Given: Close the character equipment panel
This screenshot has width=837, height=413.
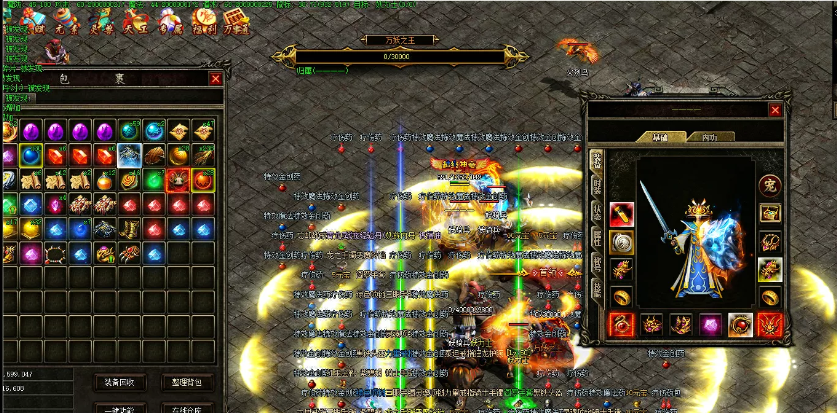Looking at the screenshot, I should 775,110.
